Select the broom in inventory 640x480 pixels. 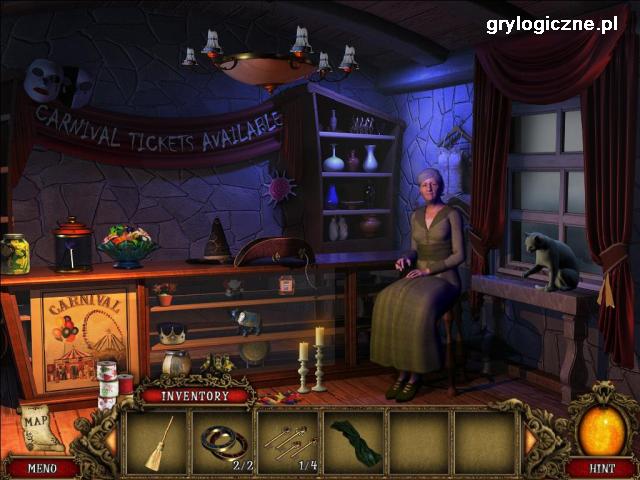[x=156, y=442]
